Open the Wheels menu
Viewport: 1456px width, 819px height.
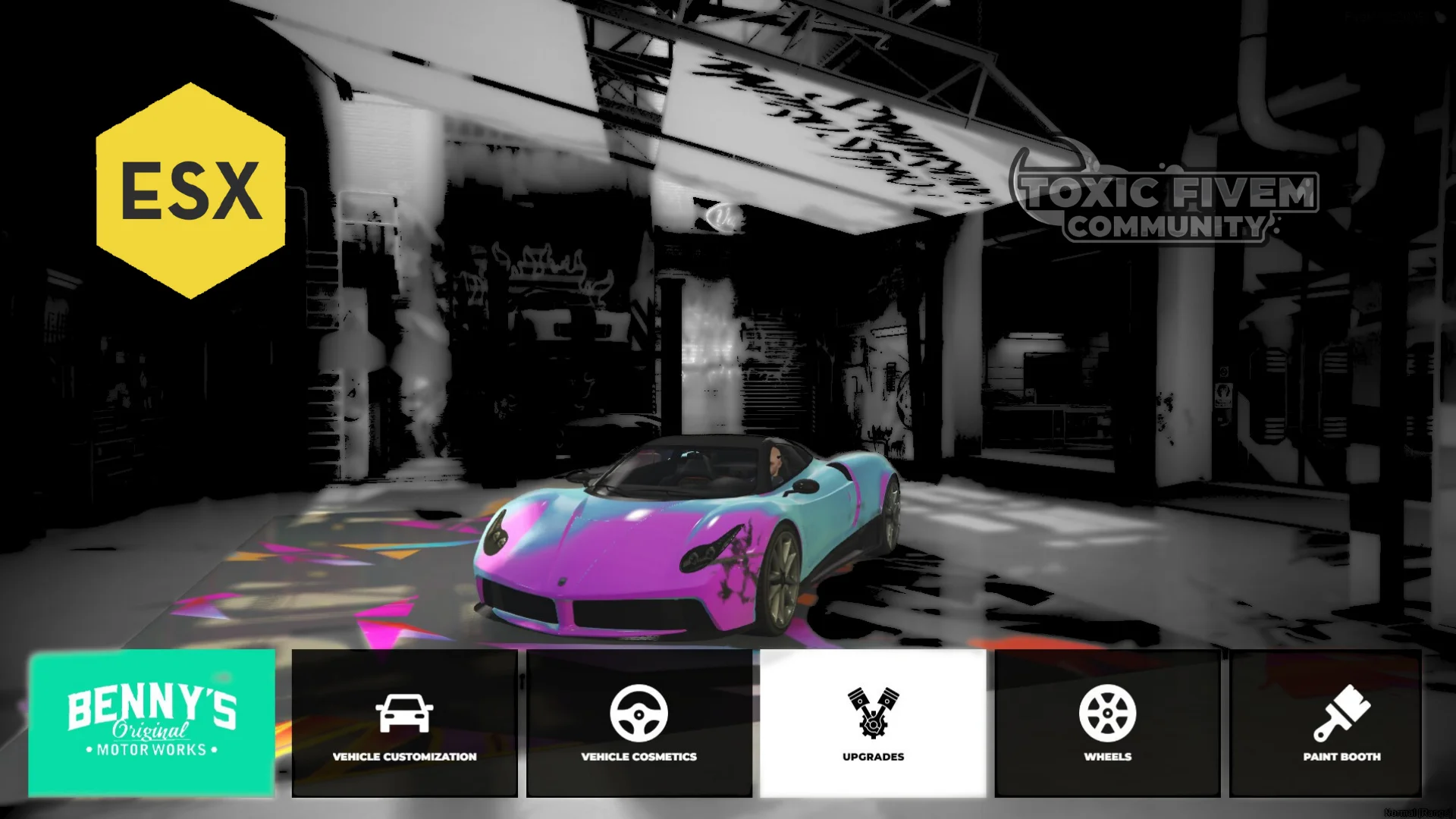[1107, 723]
